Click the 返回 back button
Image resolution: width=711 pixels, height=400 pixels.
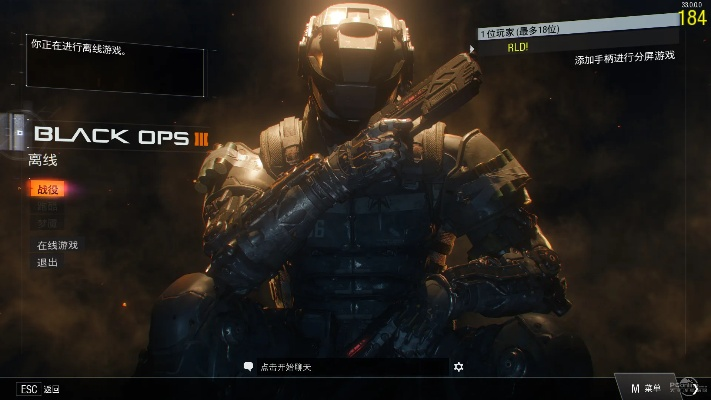pyautogui.click(x=40, y=389)
